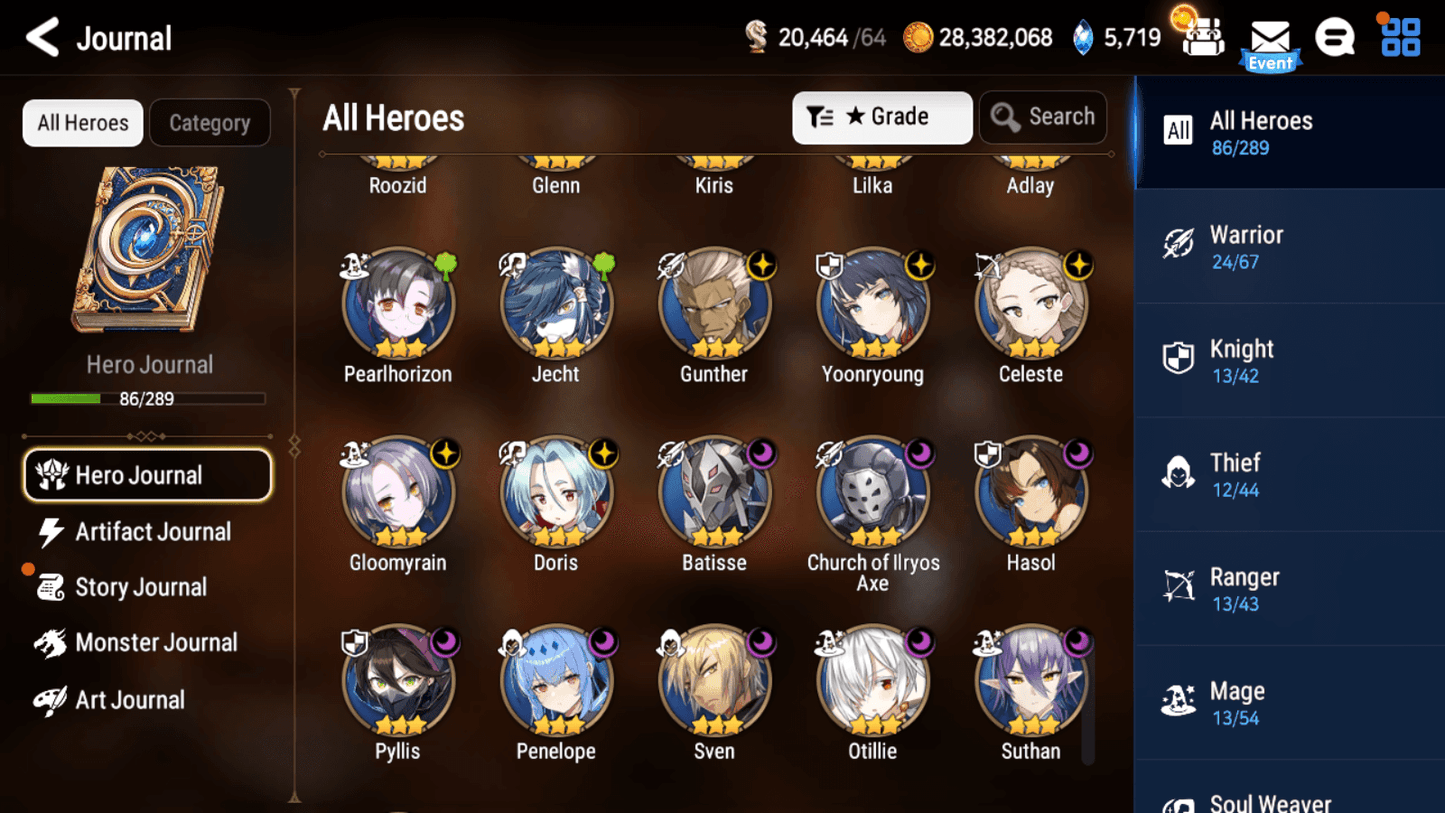Select the Thief class entry
The height and width of the screenshot is (813, 1445).
pos(1237,473)
